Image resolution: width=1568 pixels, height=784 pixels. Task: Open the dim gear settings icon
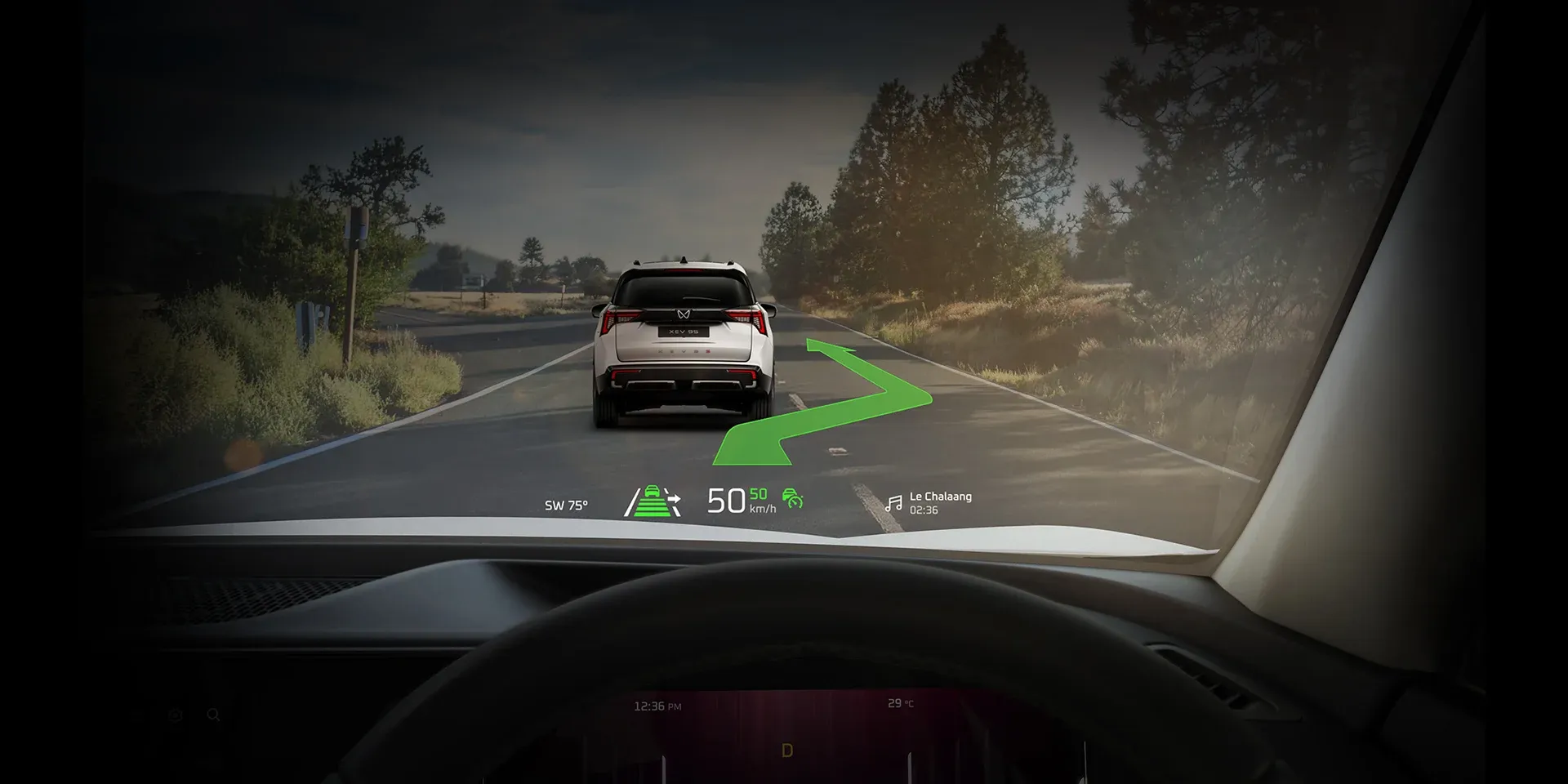pos(175,715)
